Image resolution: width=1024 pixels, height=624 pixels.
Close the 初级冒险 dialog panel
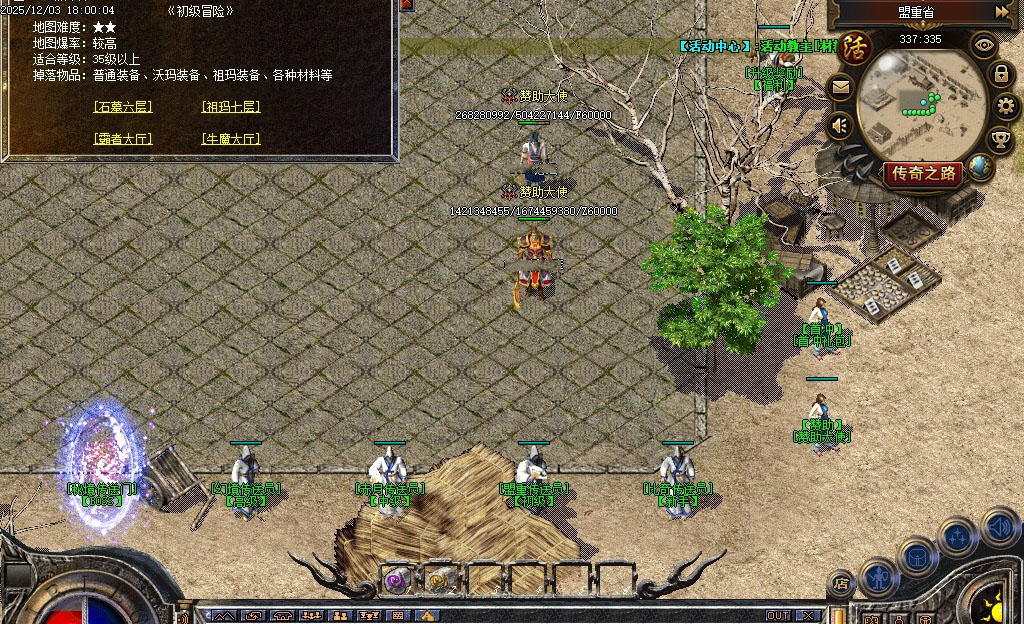coord(406,5)
